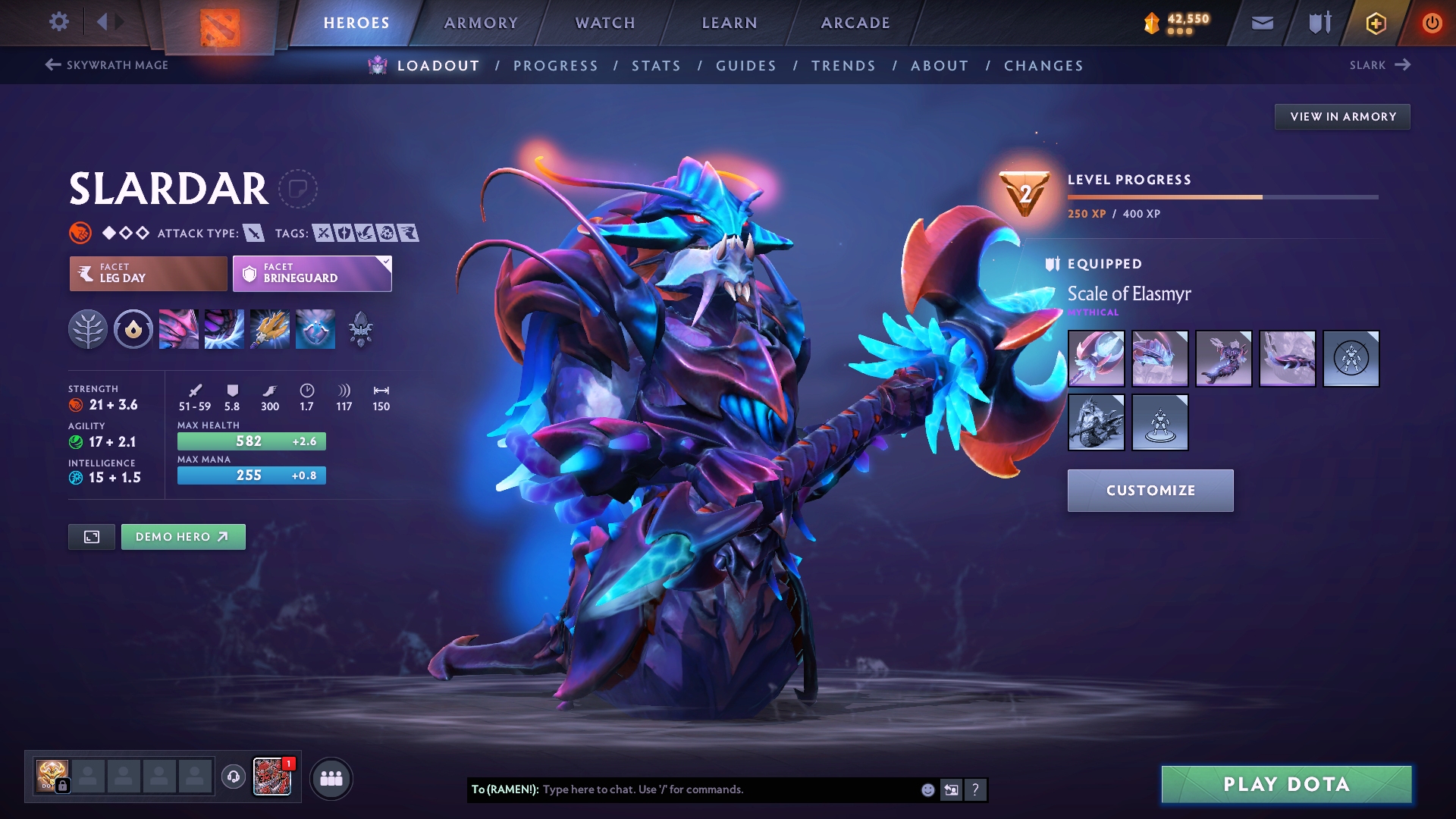Enable the Brineguard facet

(x=311, y=274)
